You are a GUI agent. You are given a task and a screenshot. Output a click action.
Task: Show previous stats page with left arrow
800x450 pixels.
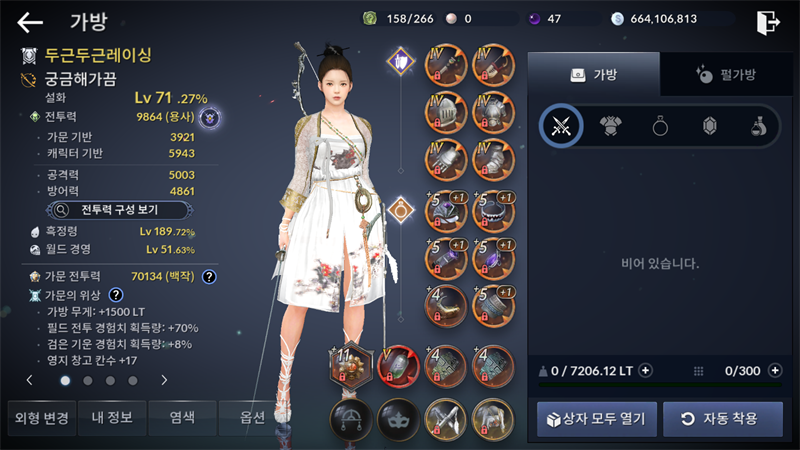click(x=29, y=380)
